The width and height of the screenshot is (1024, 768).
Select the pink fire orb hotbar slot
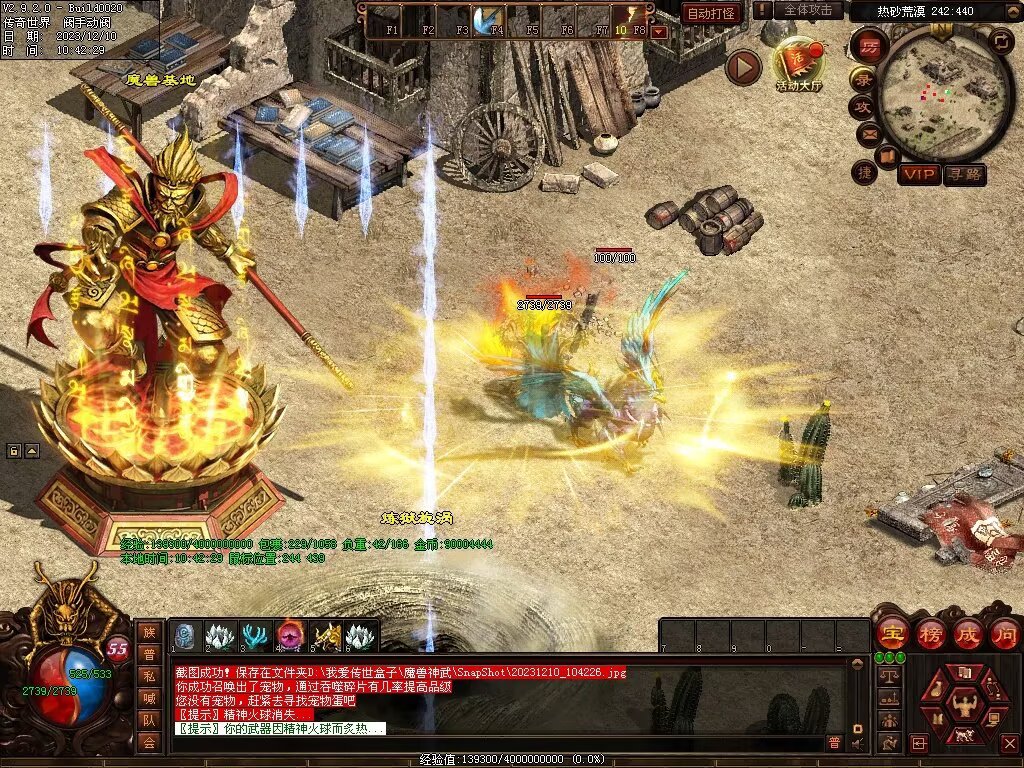click(293, 636)
